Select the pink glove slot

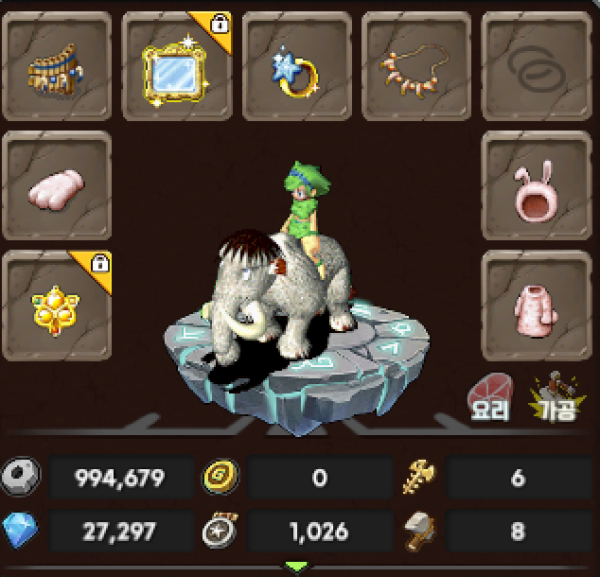click(x=57, y=186)
